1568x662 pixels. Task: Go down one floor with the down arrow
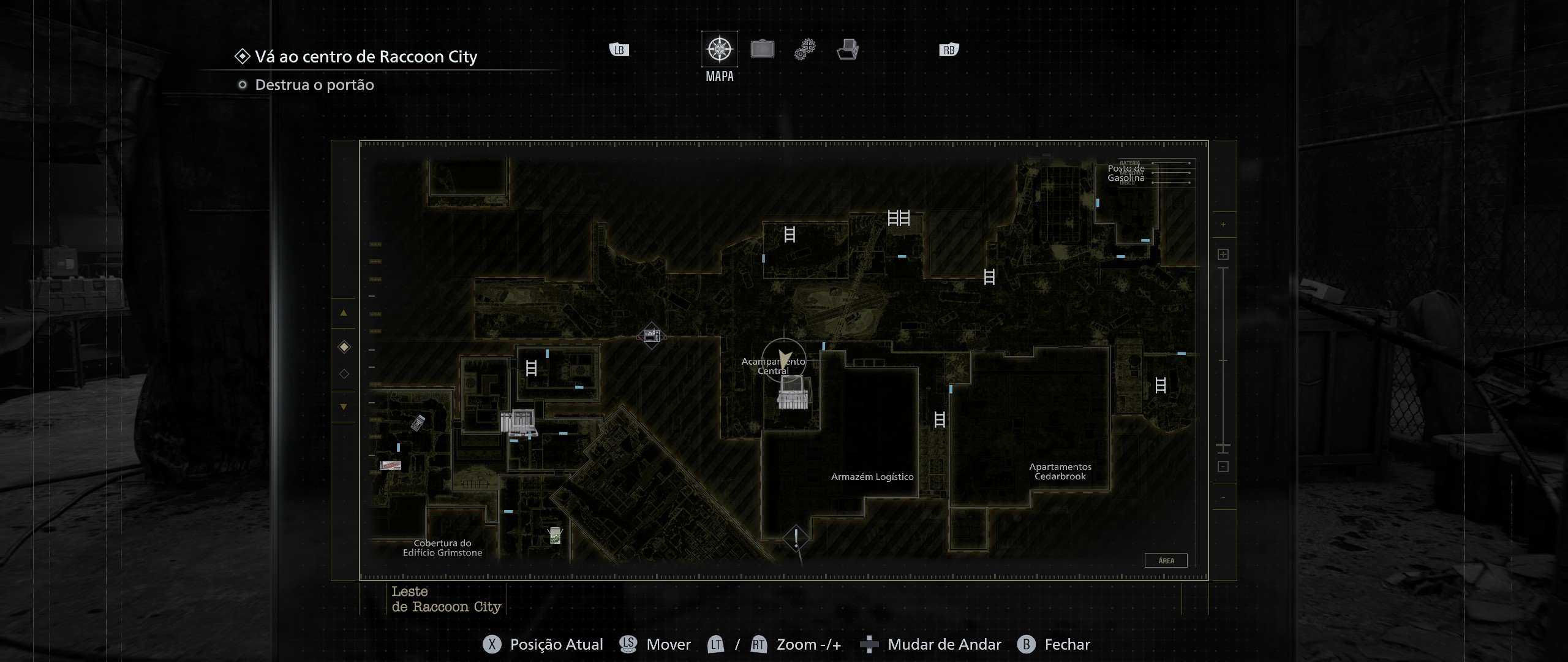pos(344,406)
